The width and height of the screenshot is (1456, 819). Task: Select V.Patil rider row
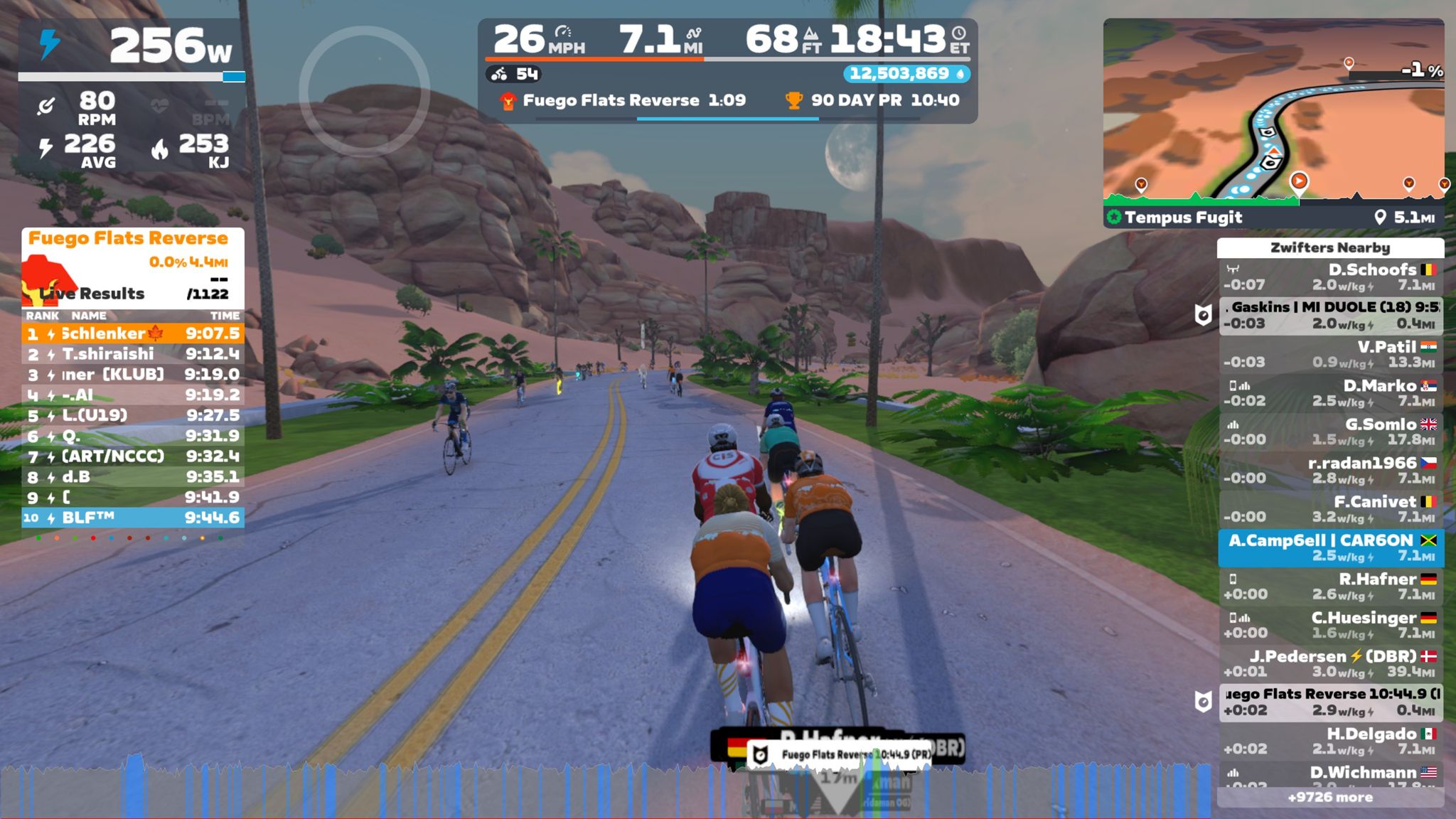point(1330,354)
